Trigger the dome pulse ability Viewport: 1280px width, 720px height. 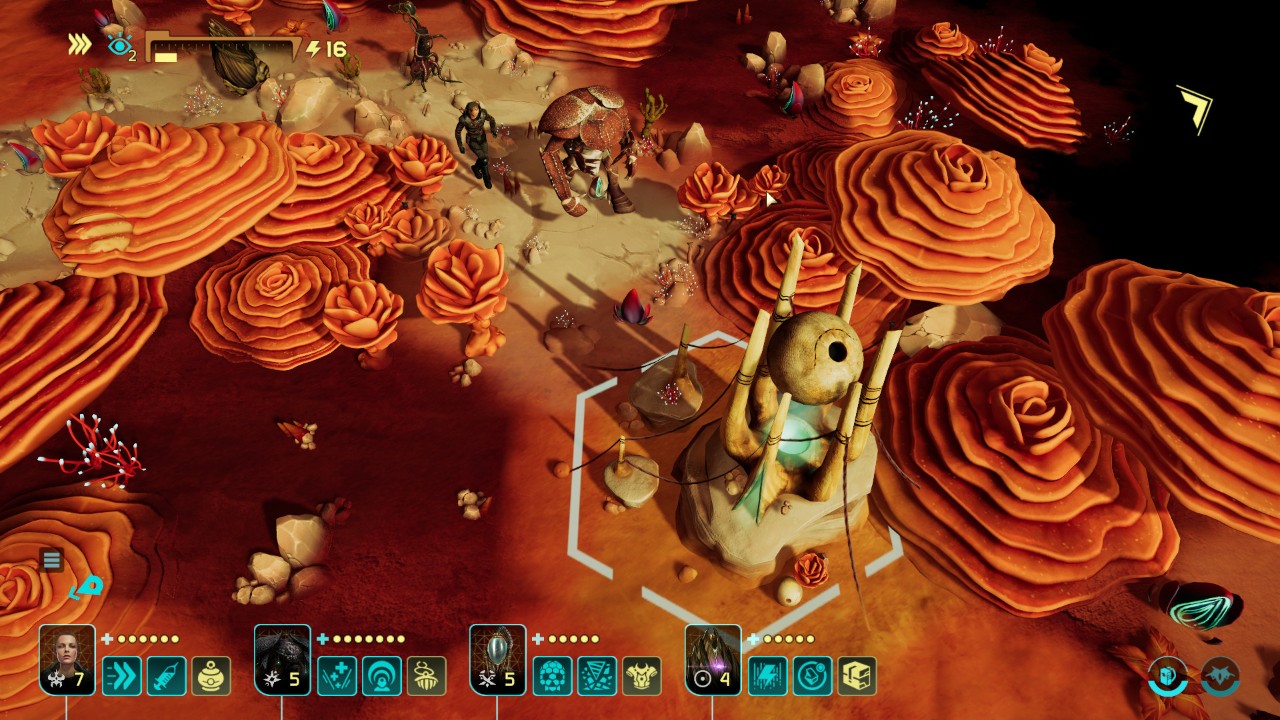pos(382,676)
